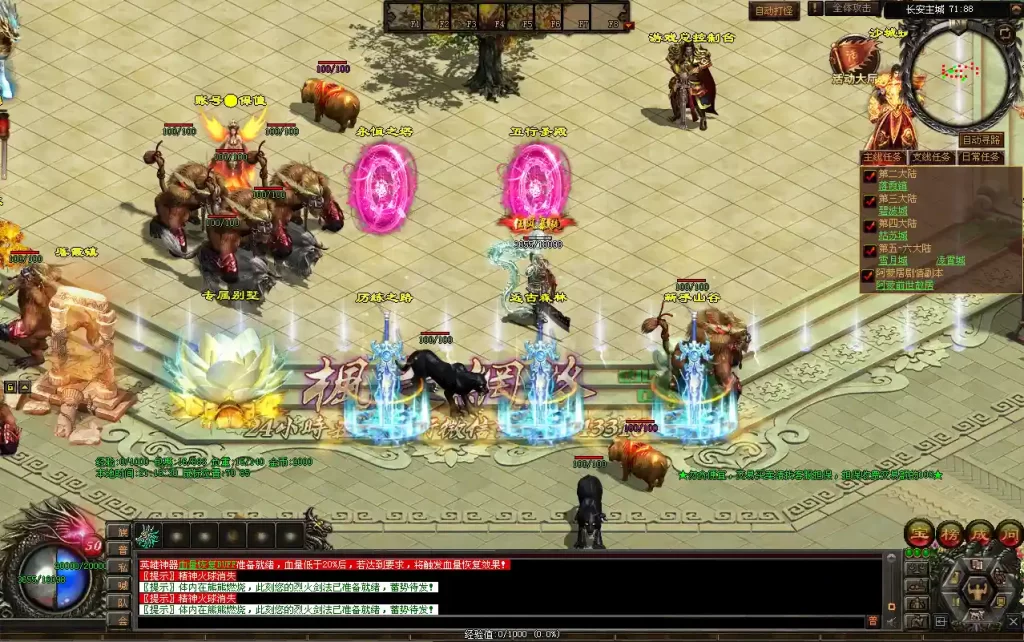Follow the 雪月城 quest link
This screenshot has height=642, width=1024.
tap(893, 260)
